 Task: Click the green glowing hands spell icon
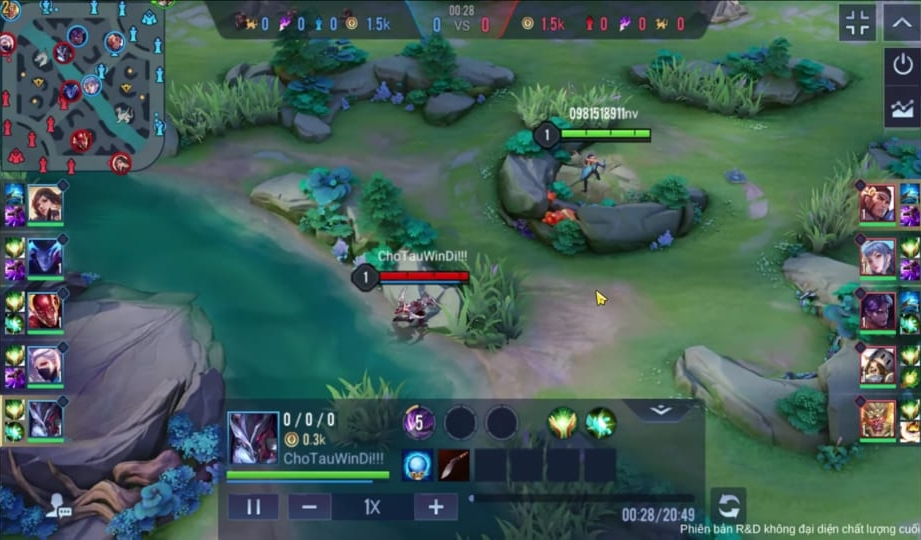coord(562,423)
